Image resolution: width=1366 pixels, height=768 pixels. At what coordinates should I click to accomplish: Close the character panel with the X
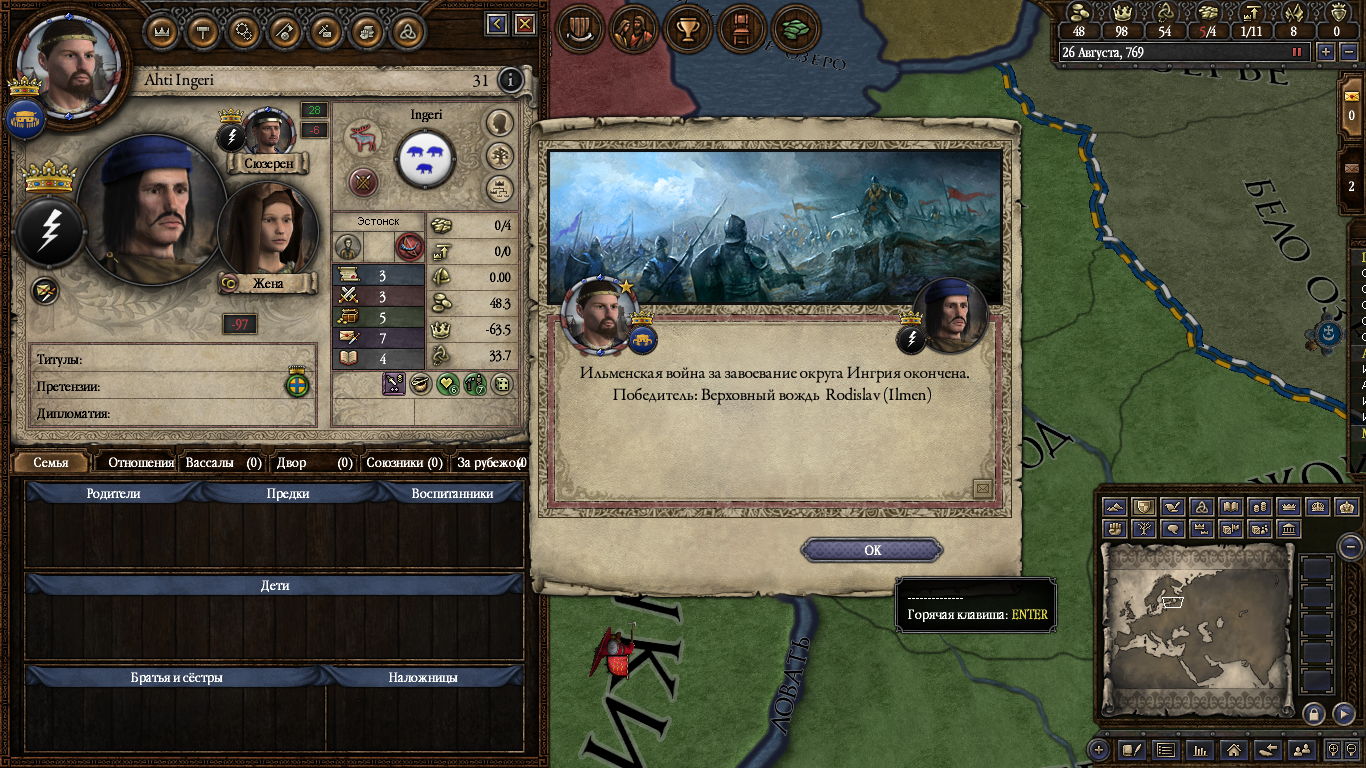coord(524,25)
